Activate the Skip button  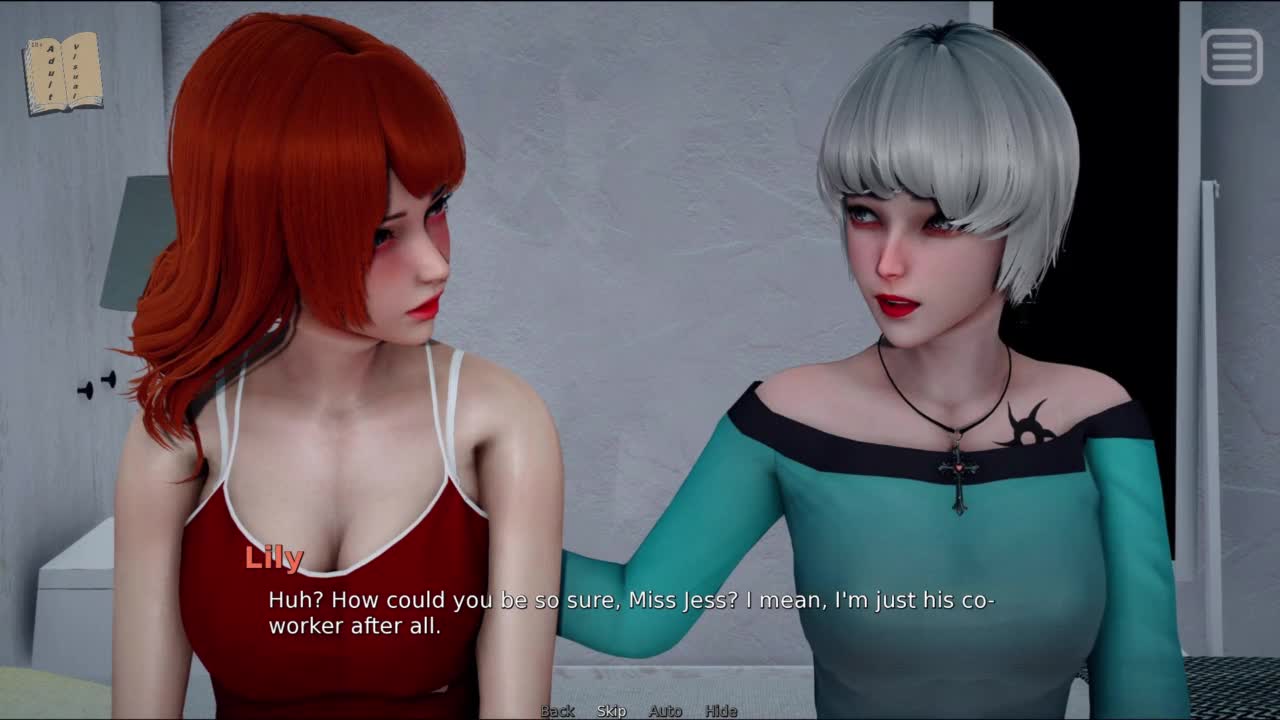point(611,711)
